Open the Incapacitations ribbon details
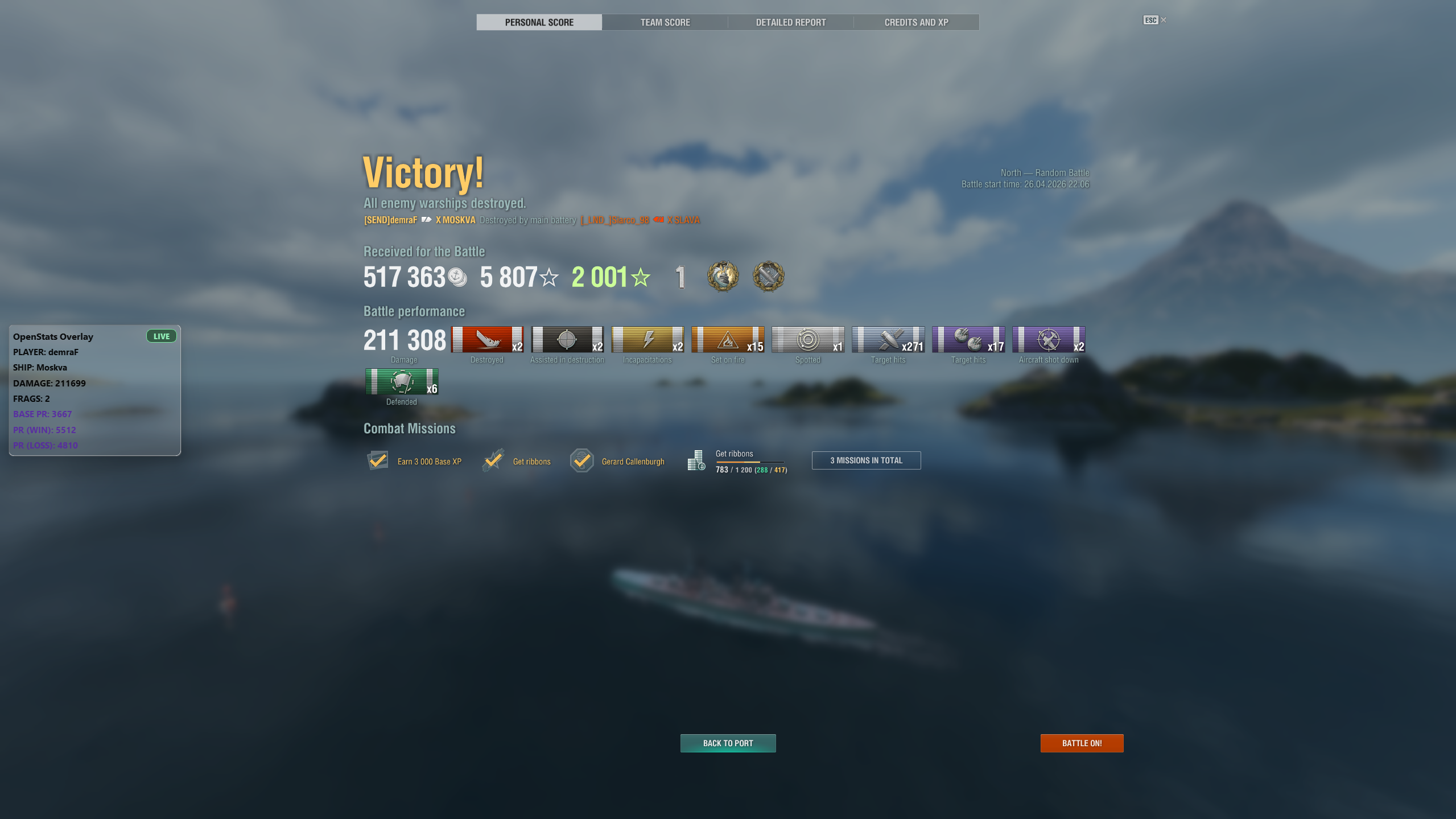This screenshot has width=1456, height=819. coord(647,341)
